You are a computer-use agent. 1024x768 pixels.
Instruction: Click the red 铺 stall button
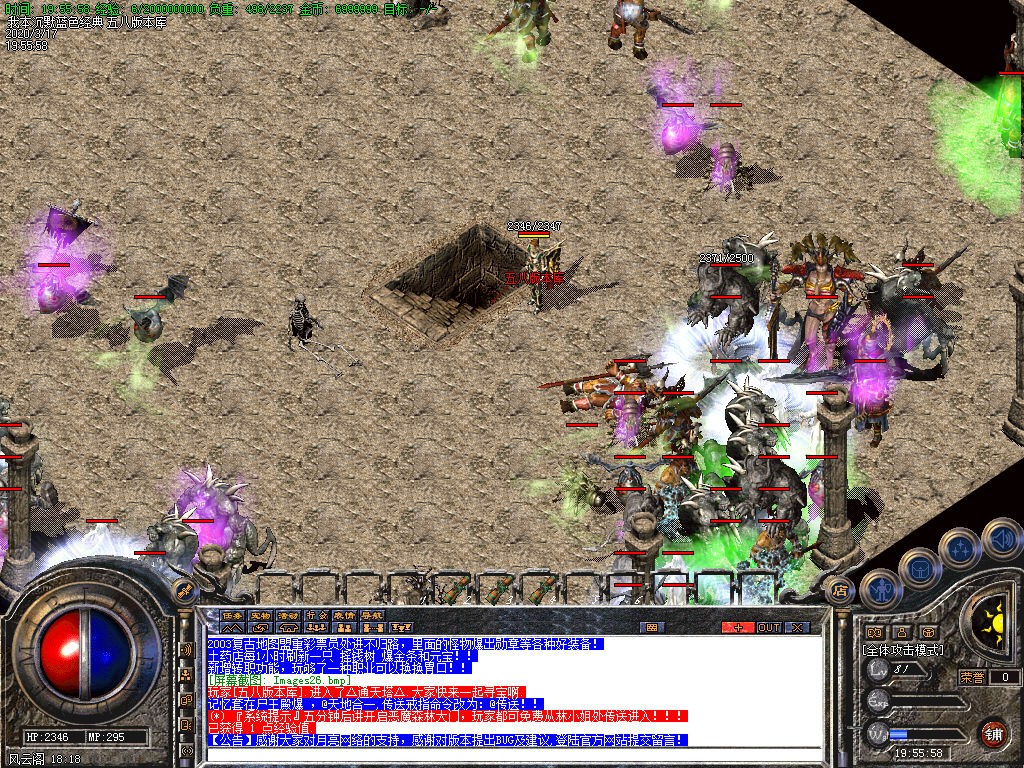993,733
